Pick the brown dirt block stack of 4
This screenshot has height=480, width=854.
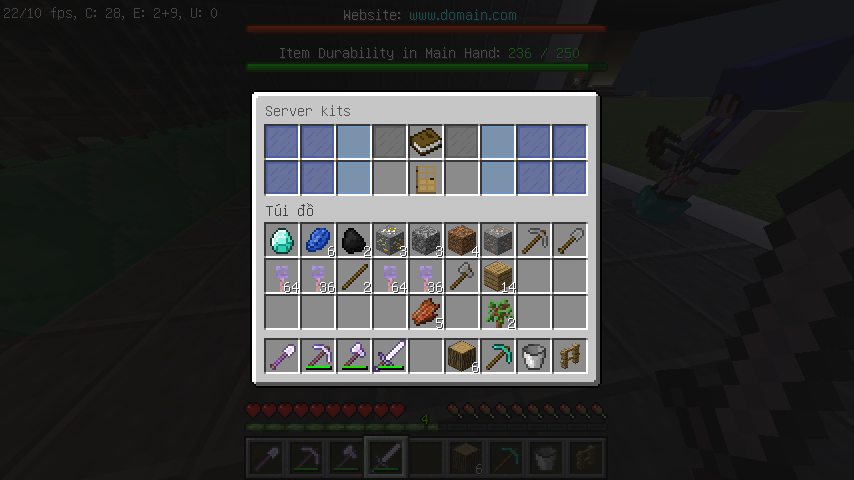pos(462,240)
